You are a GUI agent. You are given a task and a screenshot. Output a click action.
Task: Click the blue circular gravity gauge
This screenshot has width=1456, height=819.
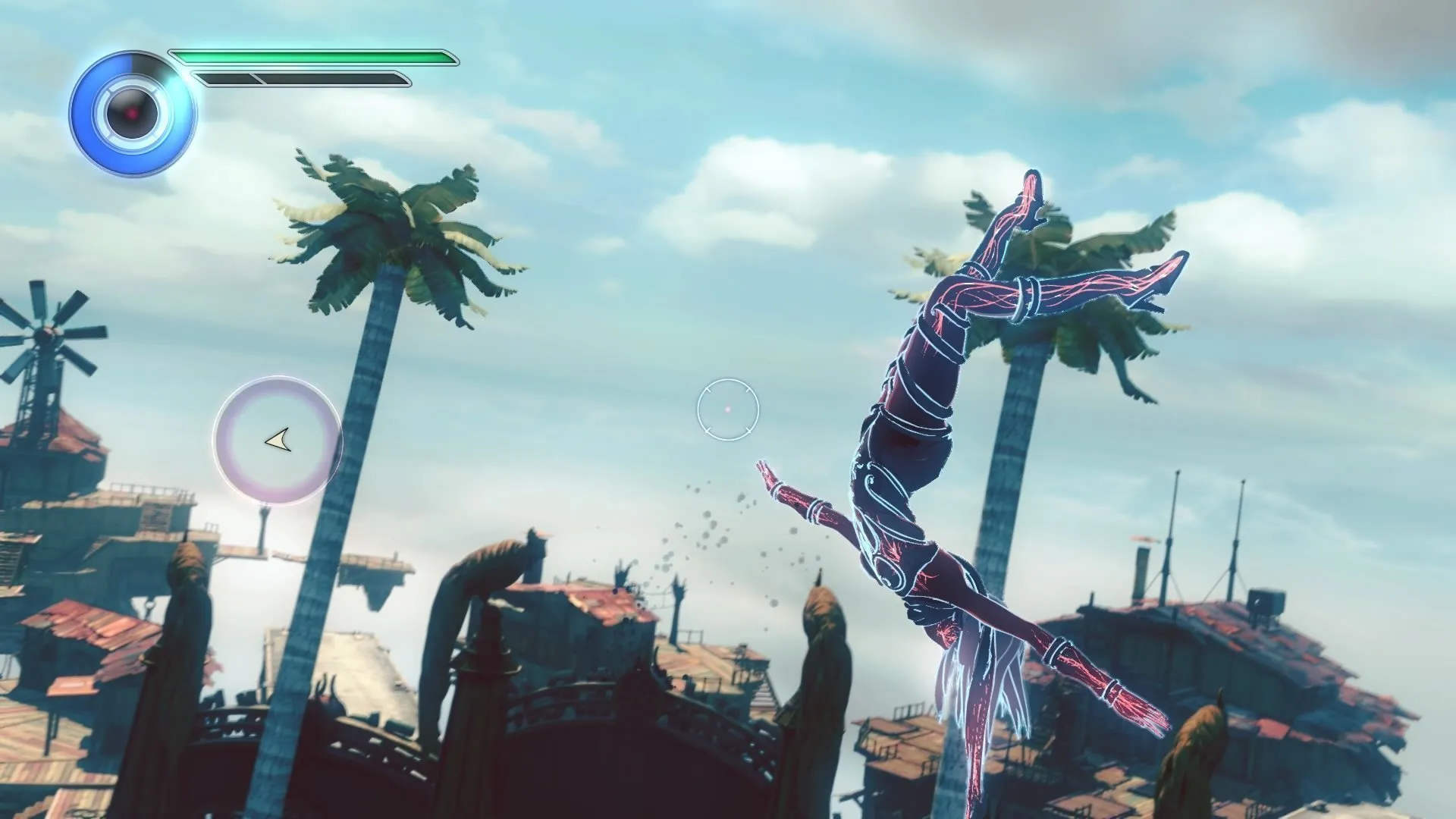coord(132,114)
